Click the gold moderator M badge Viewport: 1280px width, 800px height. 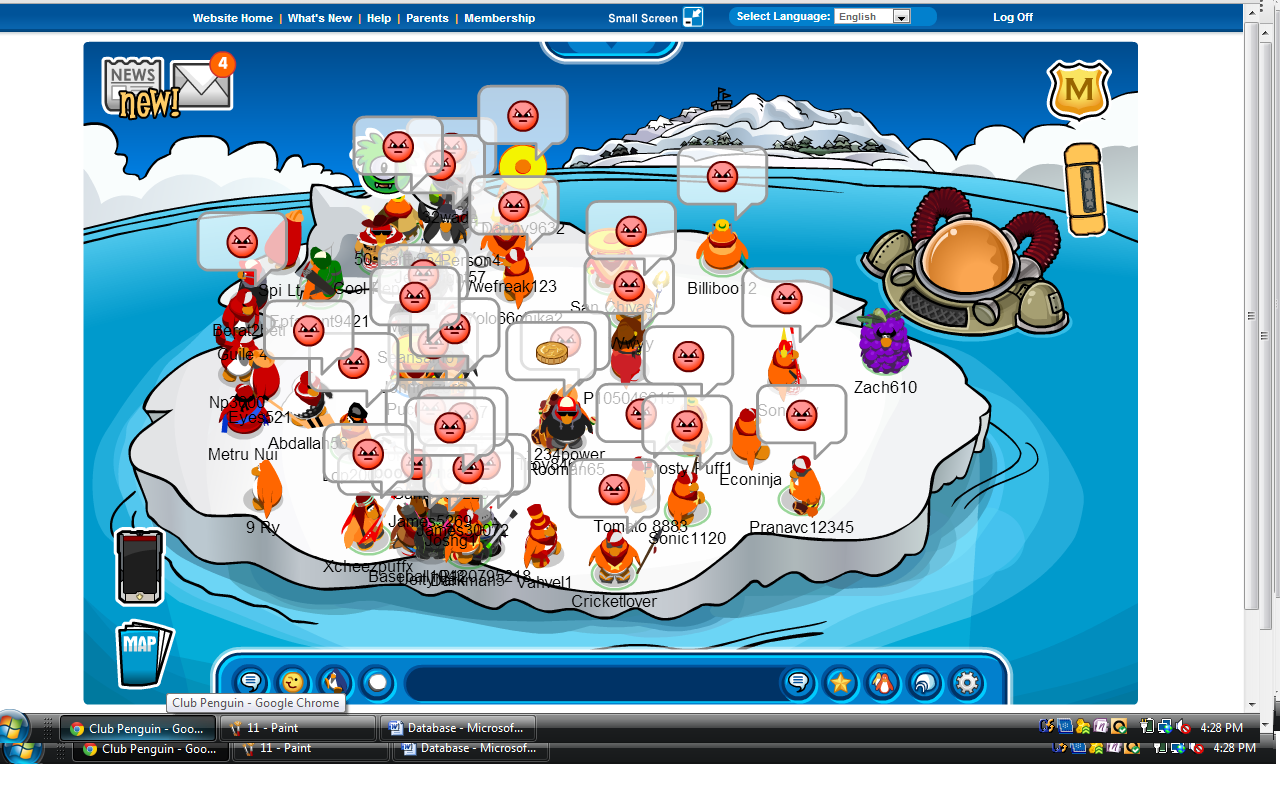[1078, 91]
